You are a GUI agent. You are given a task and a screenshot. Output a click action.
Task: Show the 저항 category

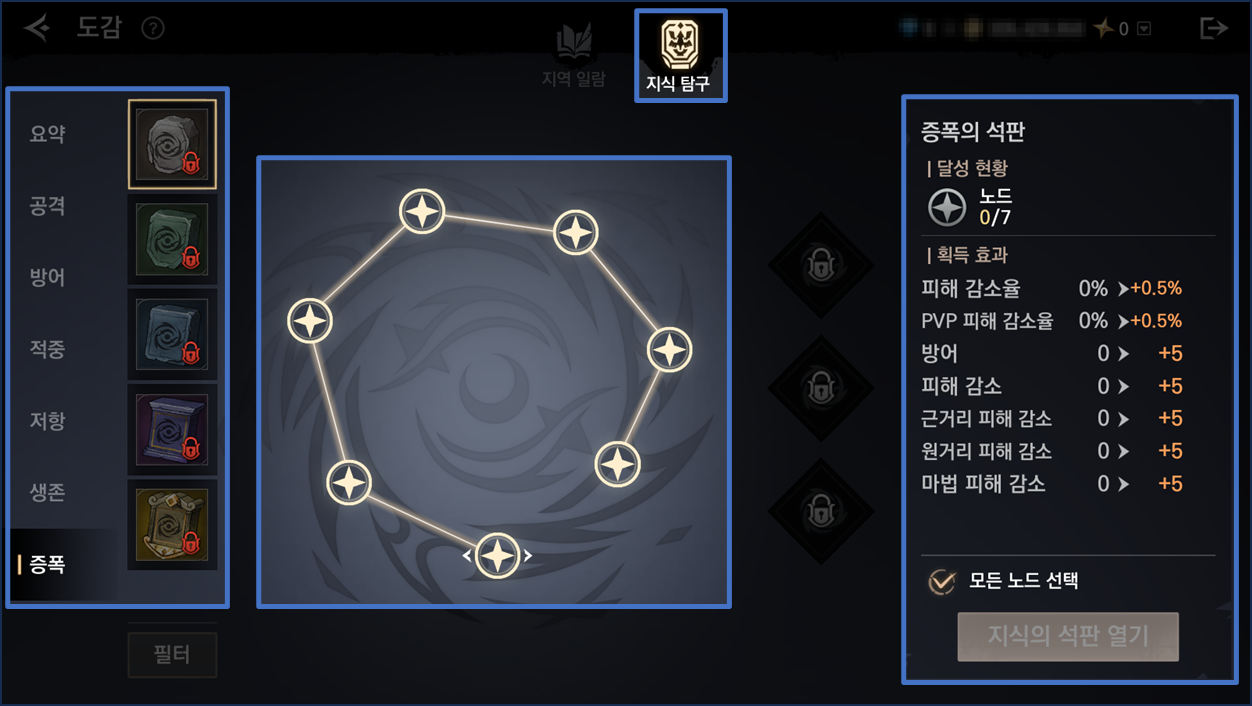[48, 421]
